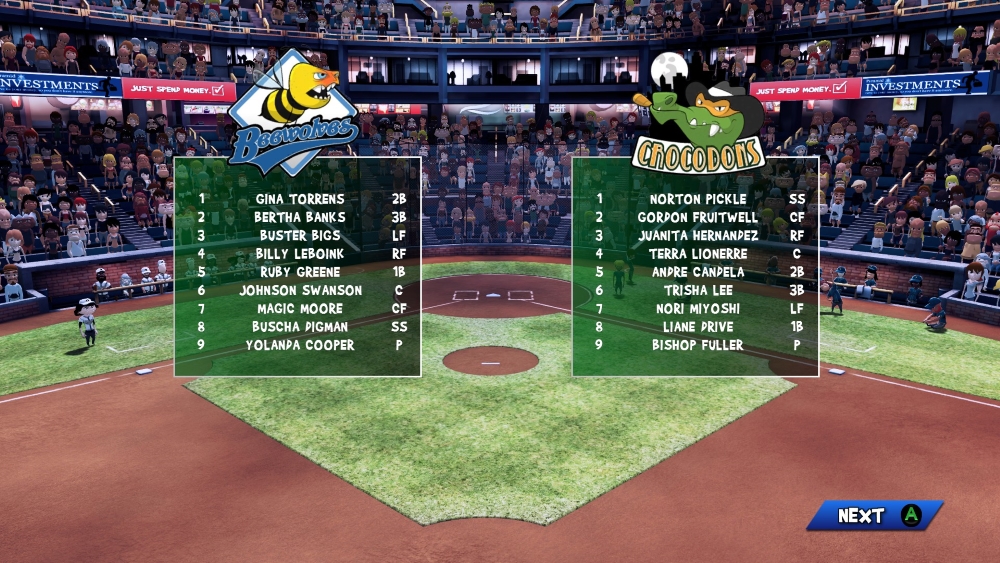Viewport: 1000px width, 563px height.
Task: Select pitcher Bishop Fuller's row
Action: click(698, 345)
